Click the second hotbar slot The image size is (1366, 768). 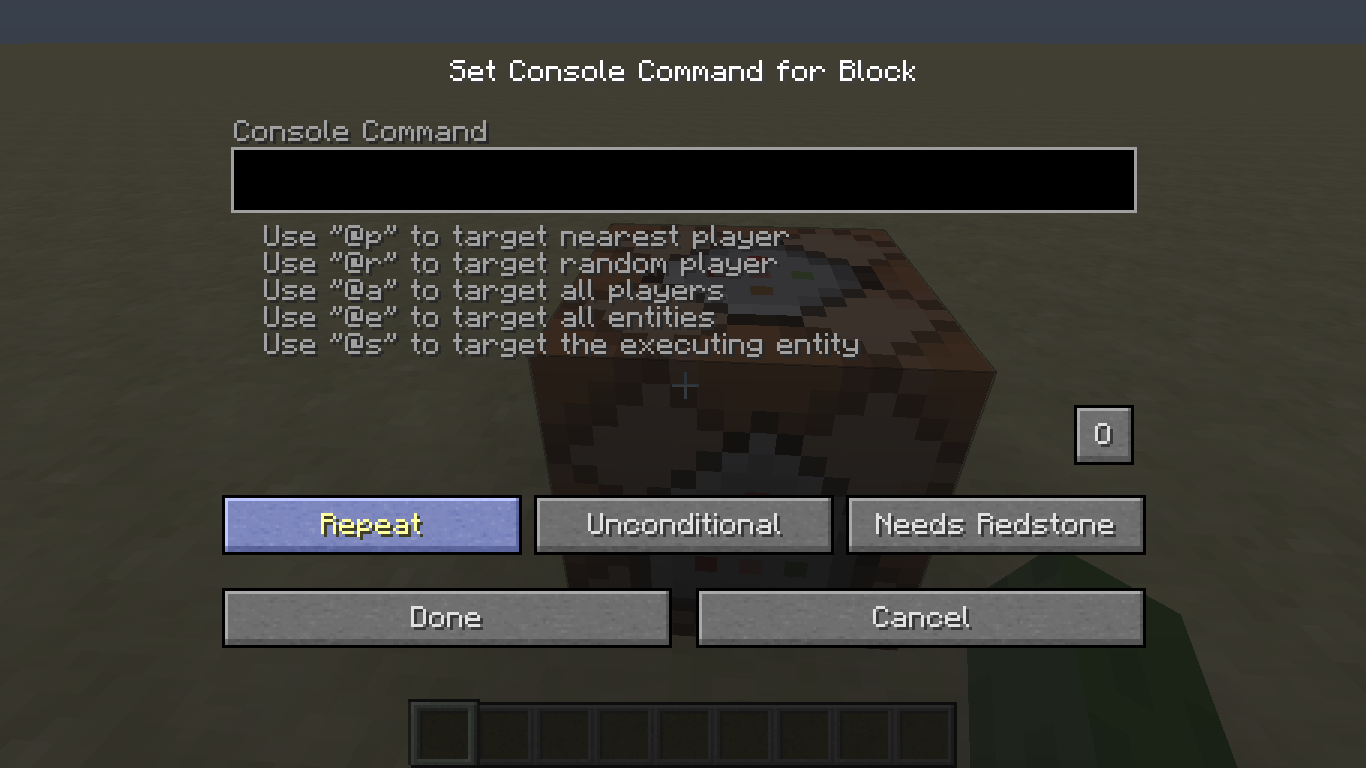tap(503, 733)
